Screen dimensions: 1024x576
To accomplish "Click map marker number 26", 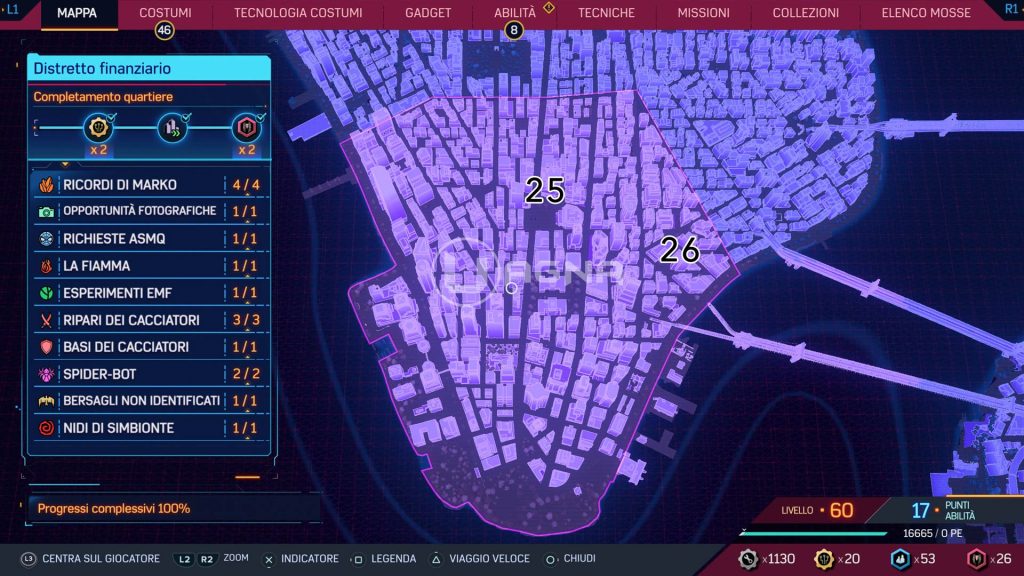I will click(680, 250).
